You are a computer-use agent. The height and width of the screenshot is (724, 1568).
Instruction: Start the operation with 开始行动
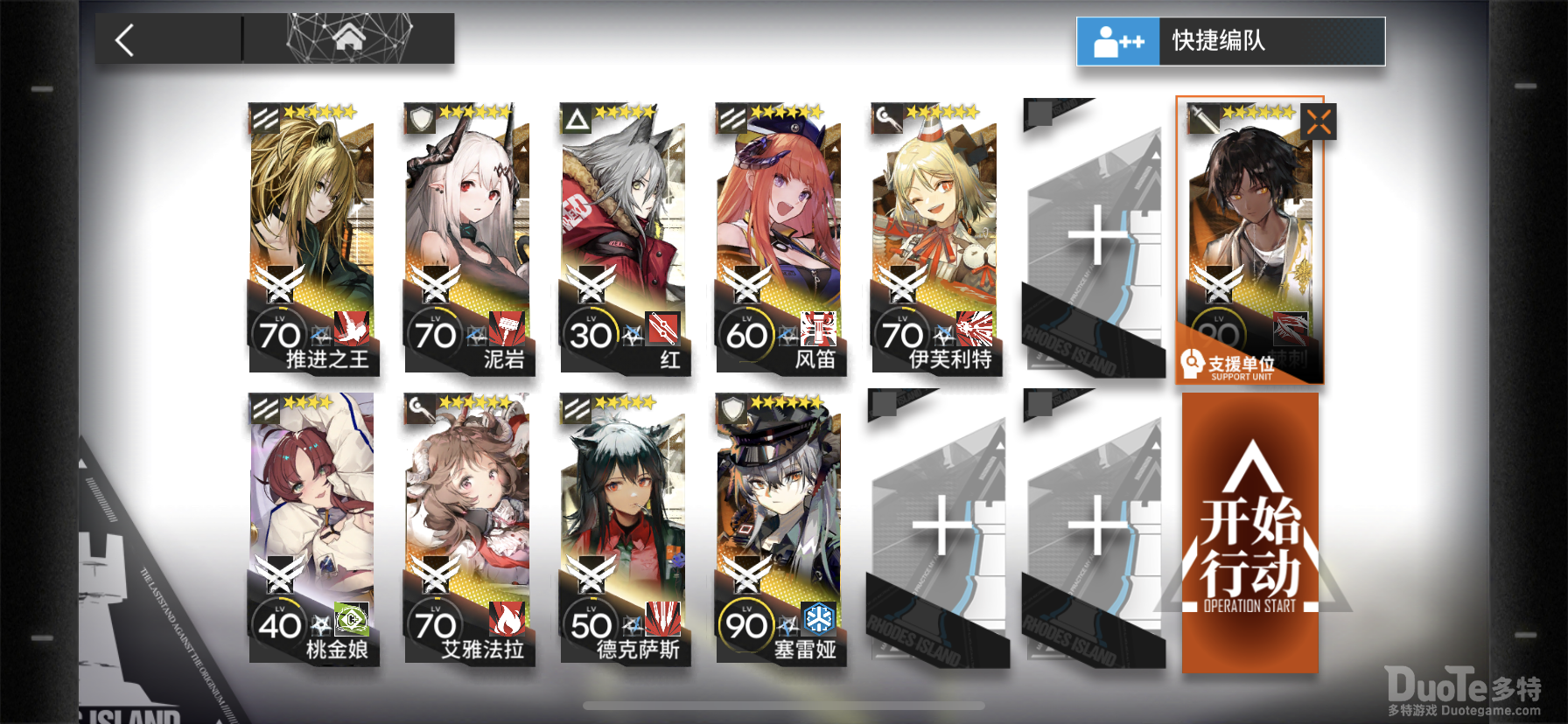(1249, 533)
